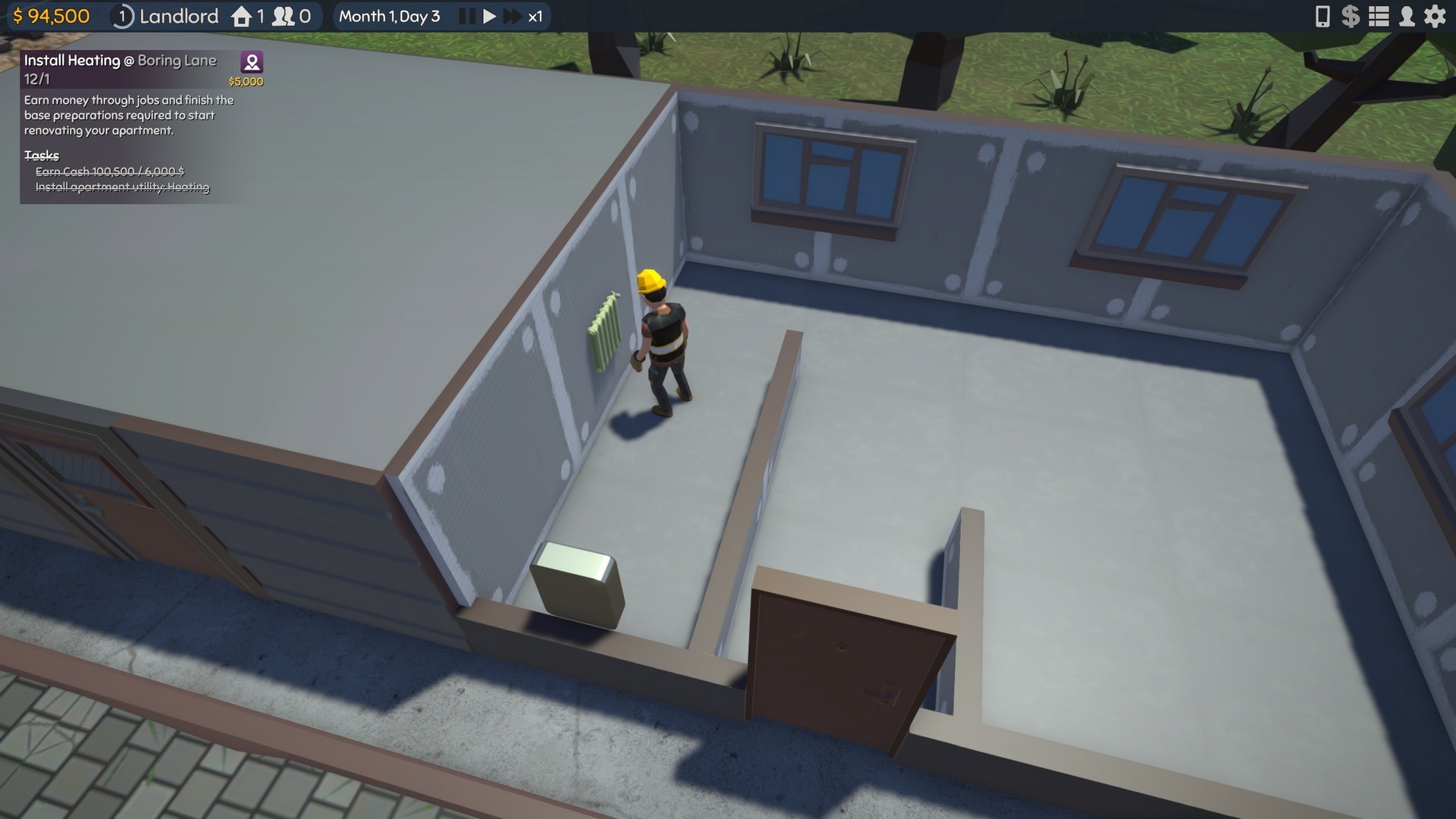1456x819 pixels.
Task: Pause the game simulation
Action: click(466, 15)
